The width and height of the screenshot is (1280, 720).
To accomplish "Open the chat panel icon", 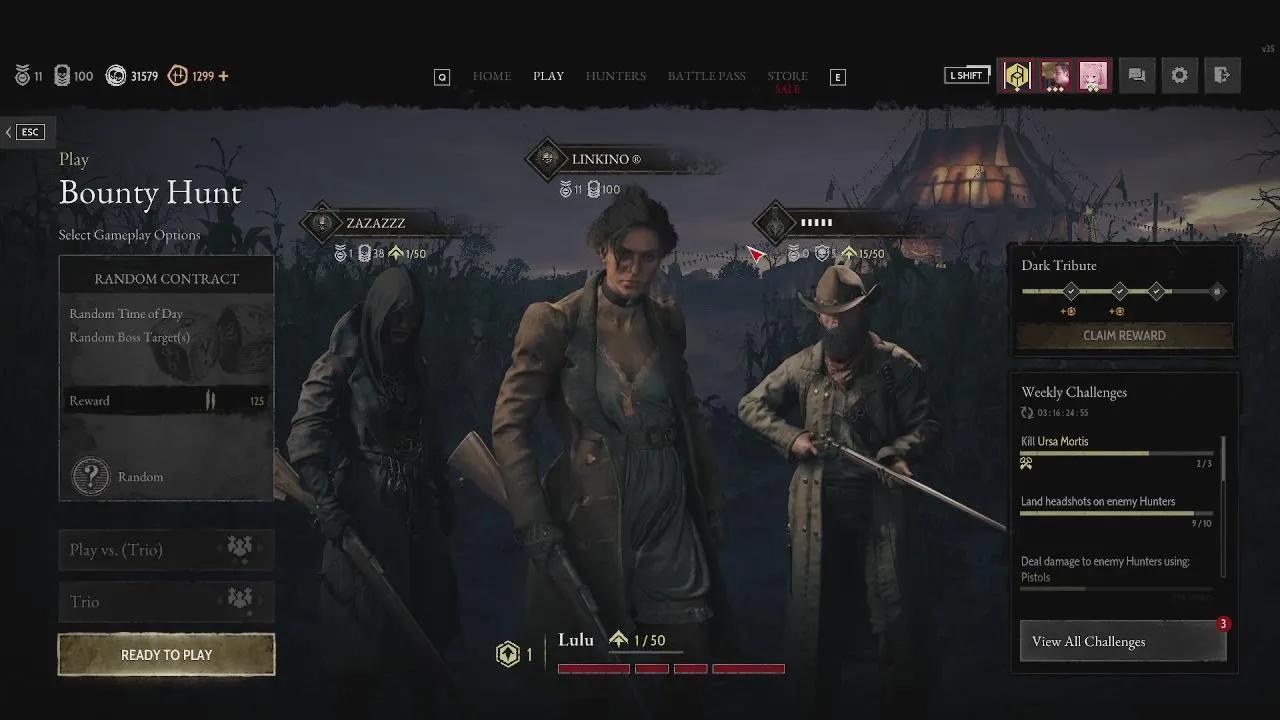I will [1136, 75].
